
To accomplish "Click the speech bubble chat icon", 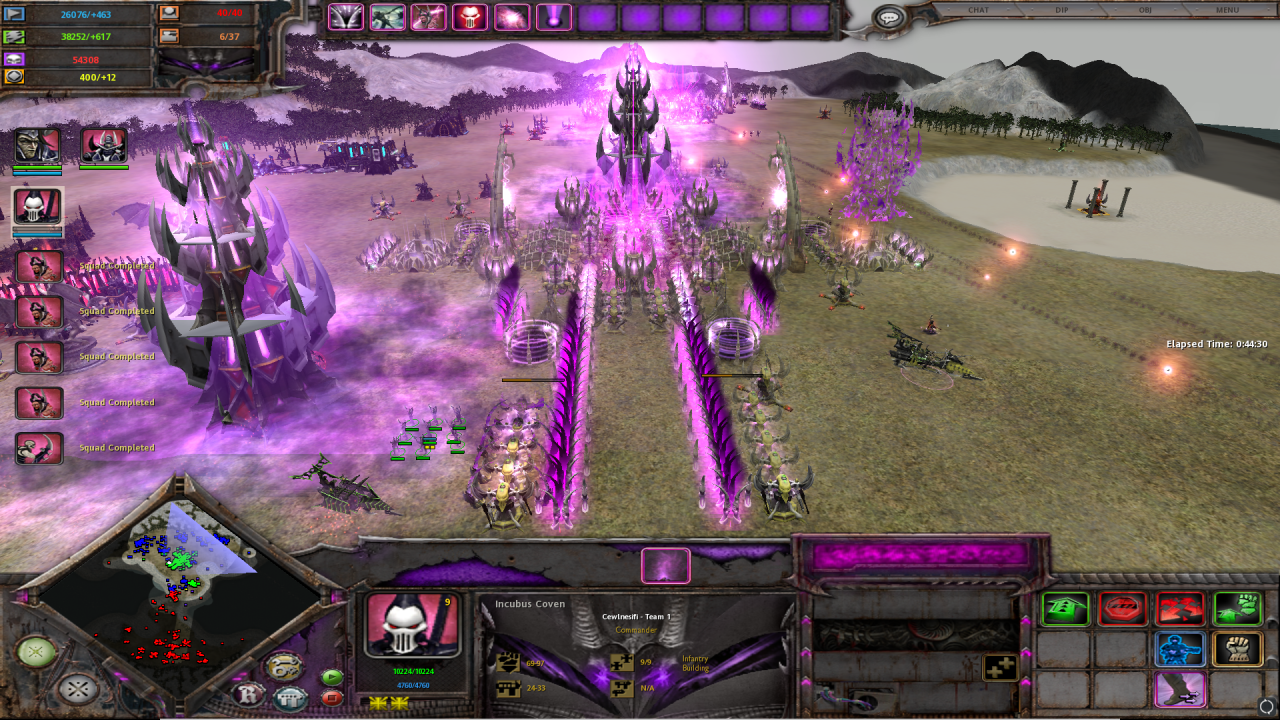I will click(888, 18).
